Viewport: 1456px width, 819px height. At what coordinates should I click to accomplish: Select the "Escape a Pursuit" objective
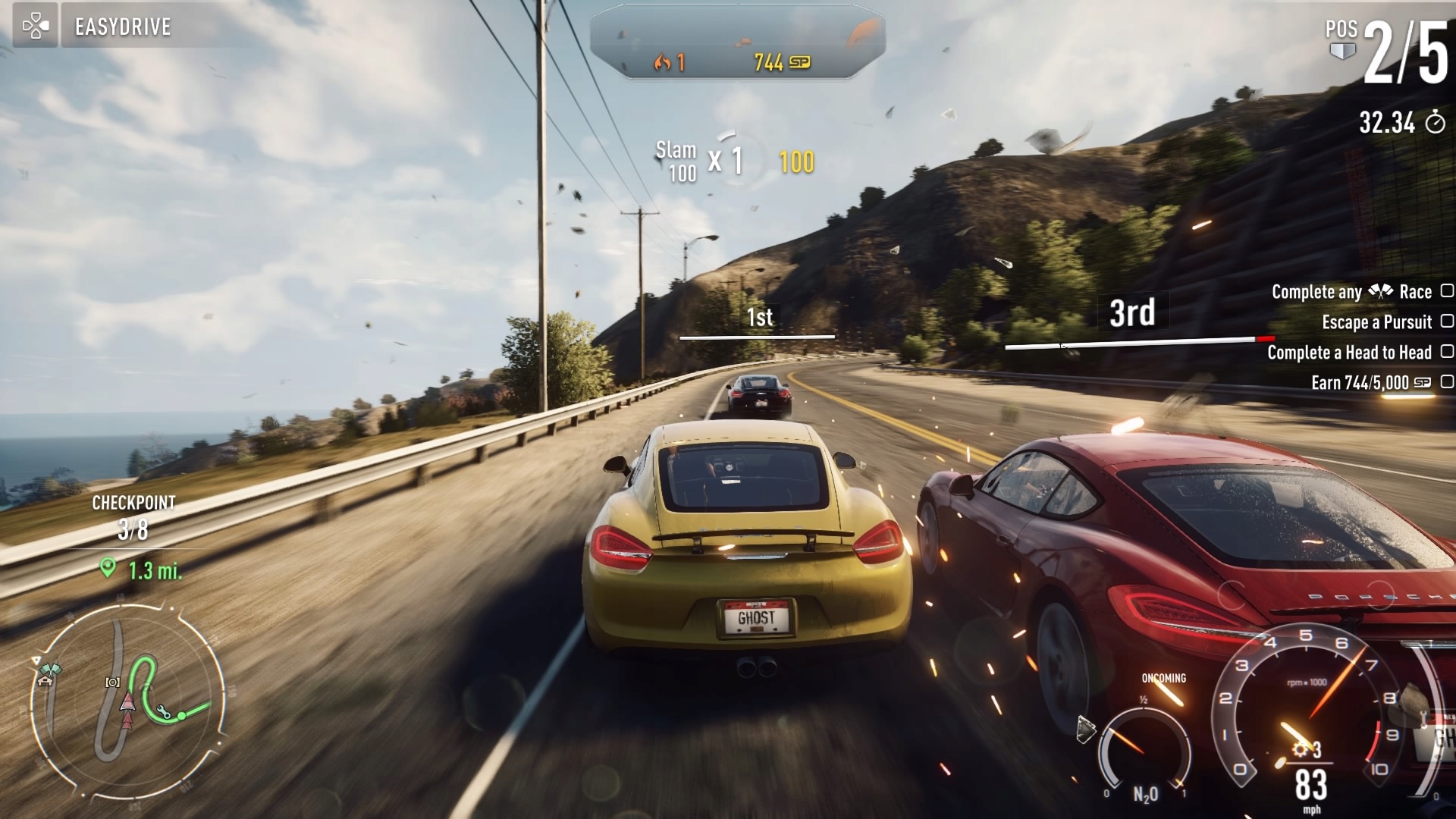pyautogui.click(x=1376, y=322)
